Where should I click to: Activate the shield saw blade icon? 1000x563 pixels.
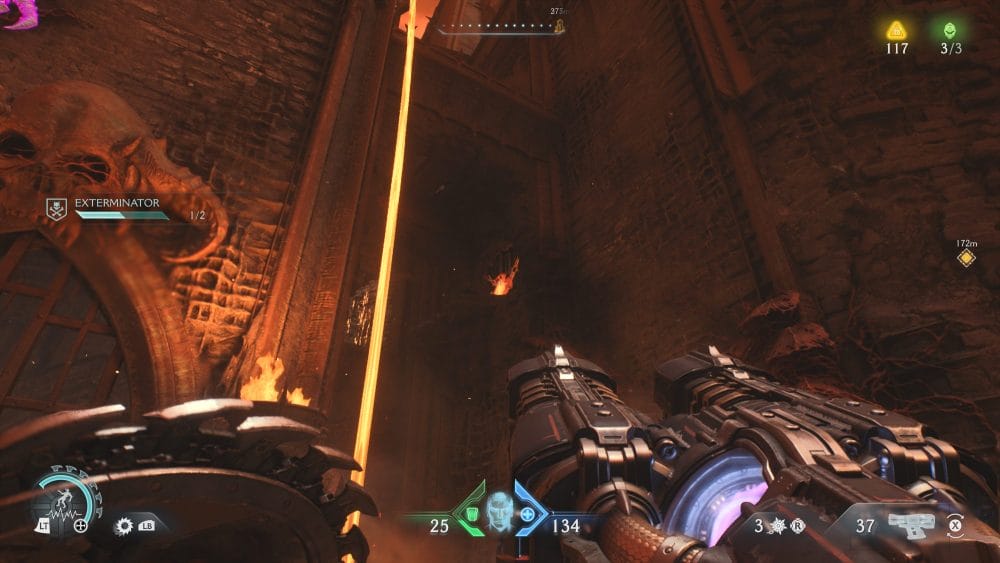(124, 524)
